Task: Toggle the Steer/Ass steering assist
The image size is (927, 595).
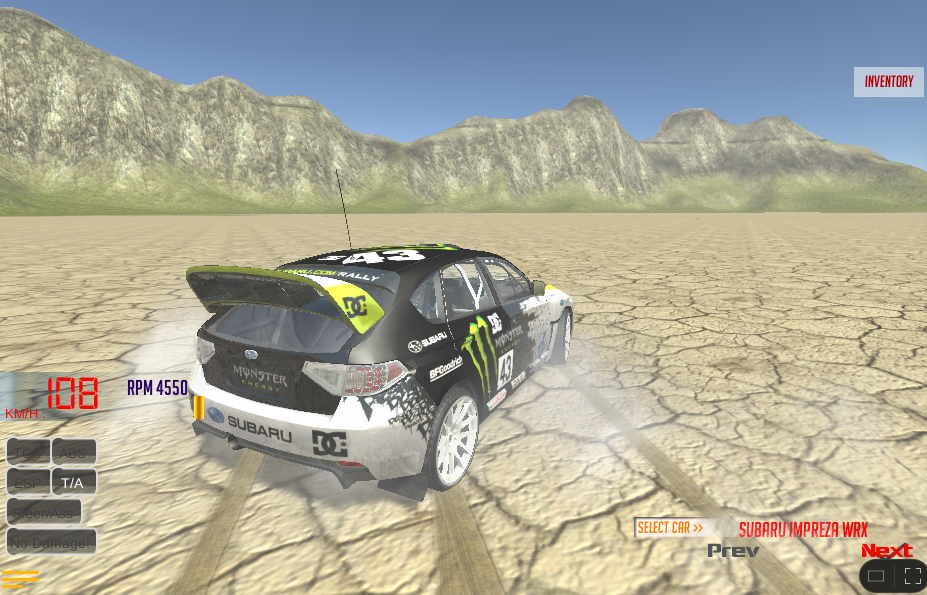Action: [44, 512]
